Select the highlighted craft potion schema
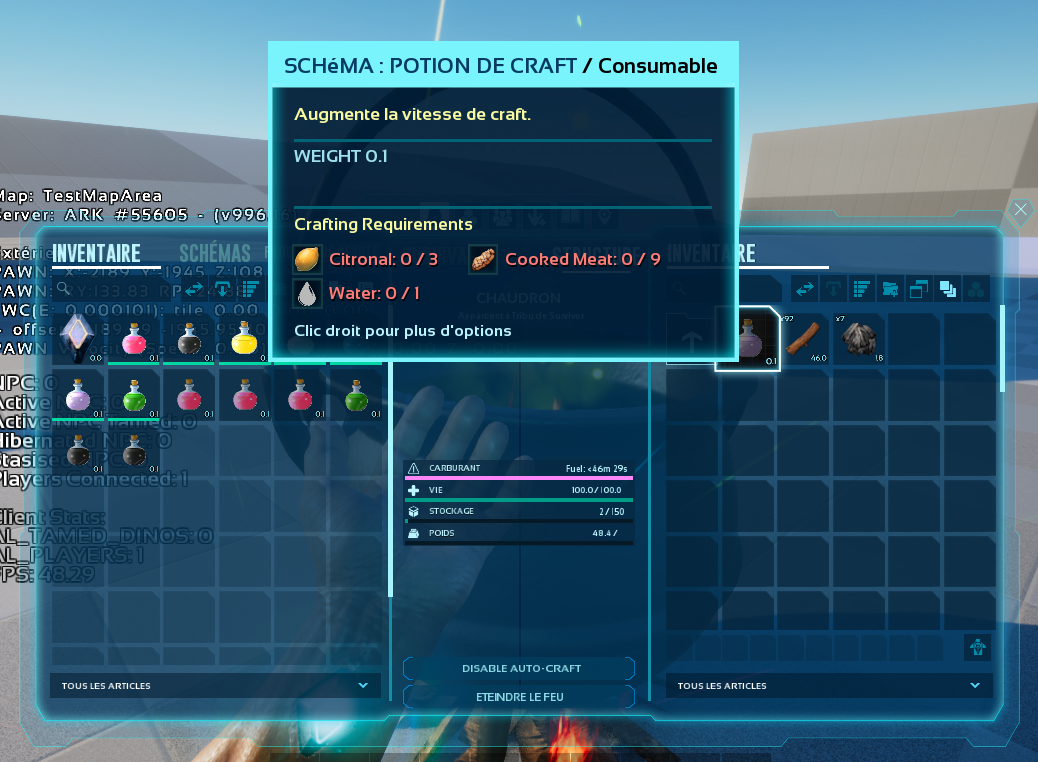 [x=748, y=340]
